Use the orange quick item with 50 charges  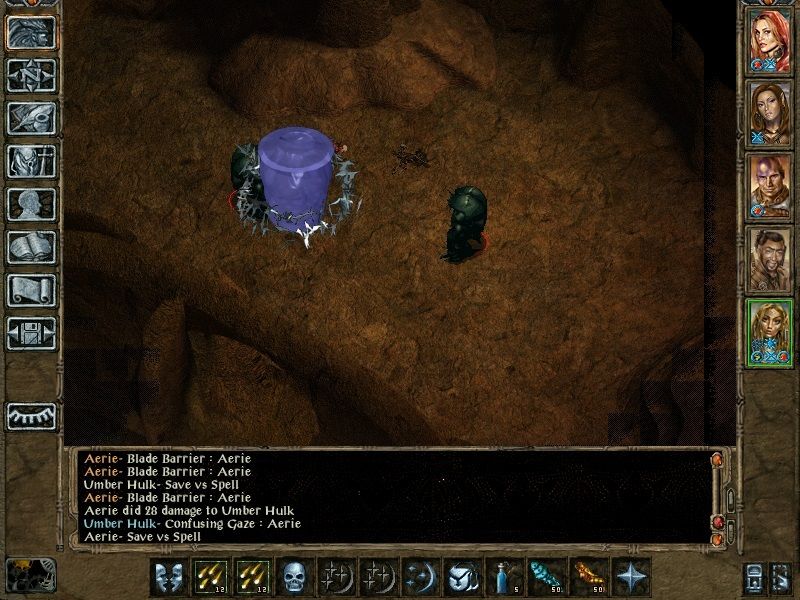tap(587, 576)
